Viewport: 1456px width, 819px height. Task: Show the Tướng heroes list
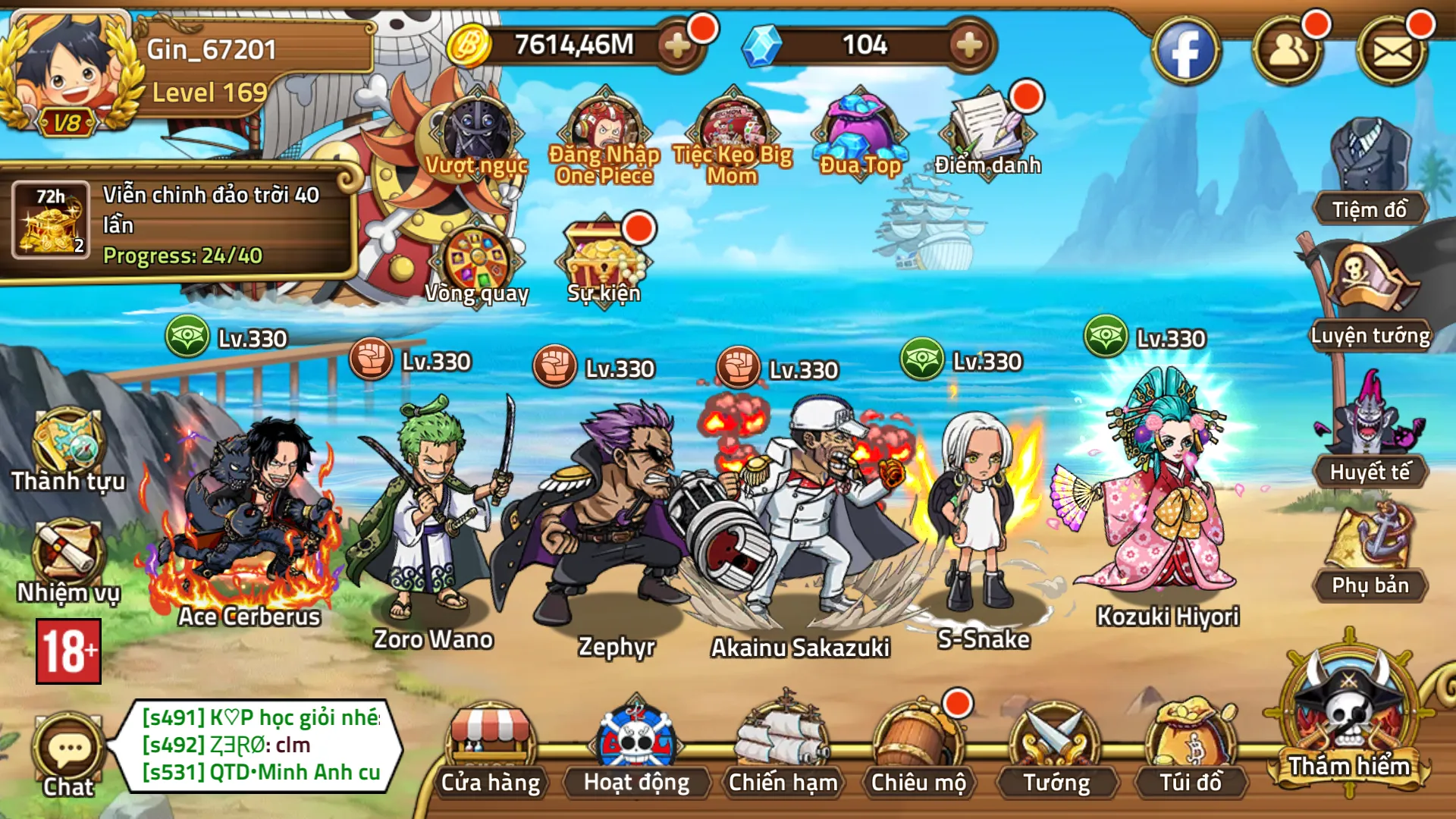1056,751
